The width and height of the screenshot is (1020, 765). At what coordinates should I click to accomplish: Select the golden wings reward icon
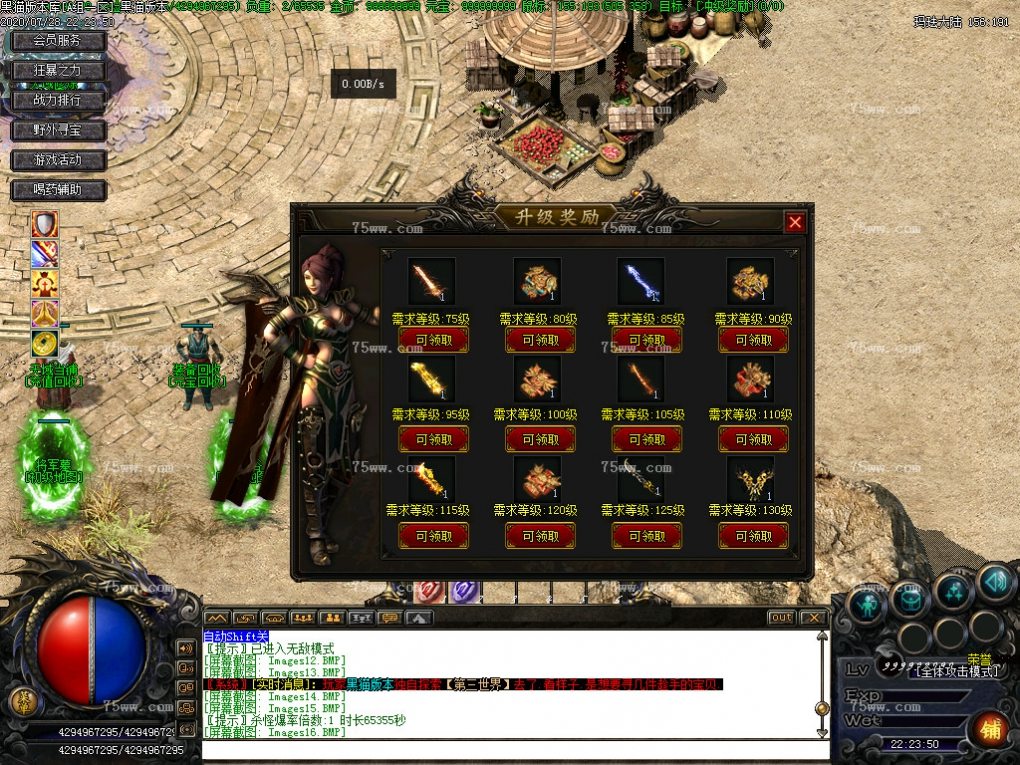click(x=750, y=480)
